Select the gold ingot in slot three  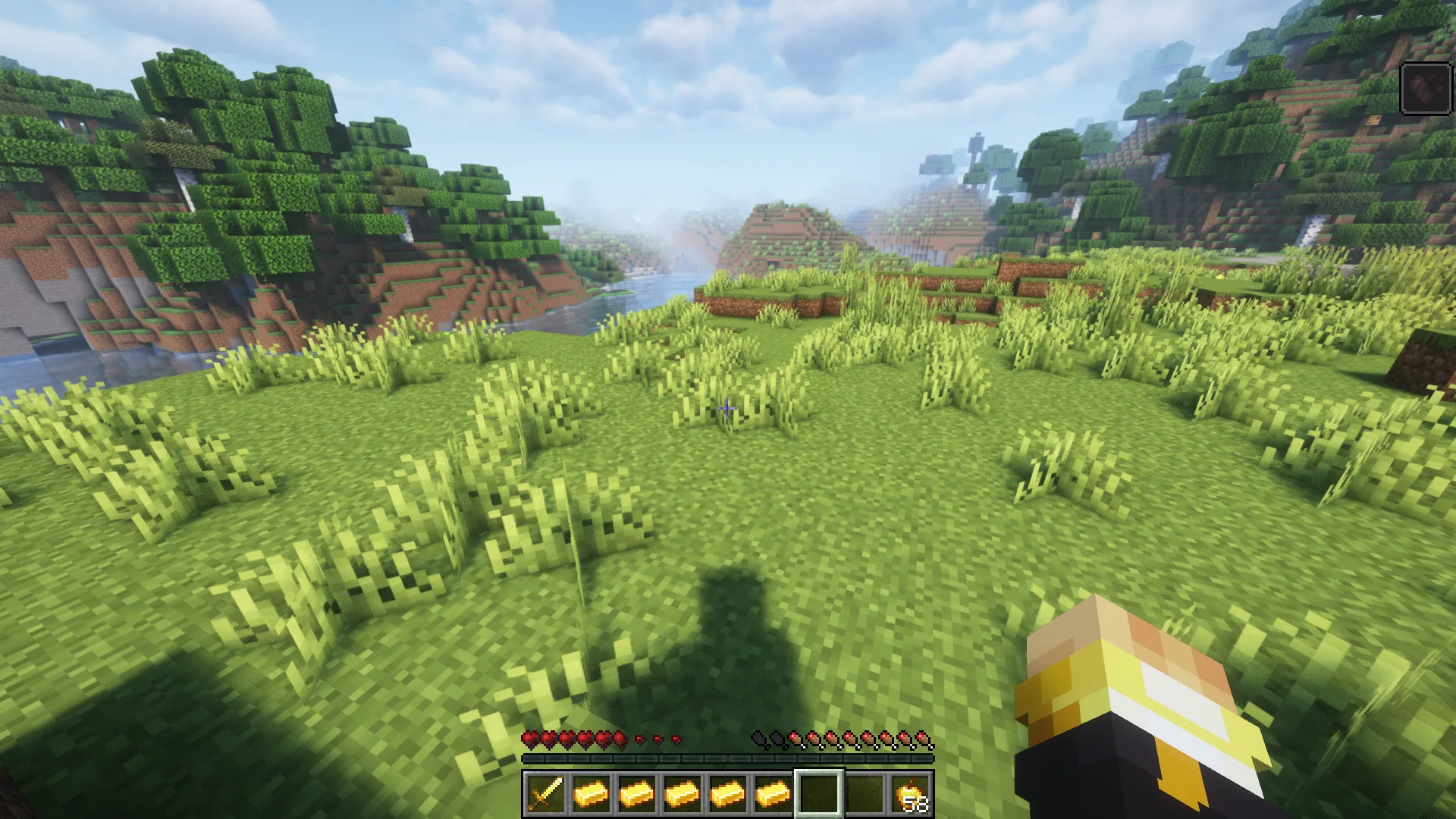click(x=637, y=795)
